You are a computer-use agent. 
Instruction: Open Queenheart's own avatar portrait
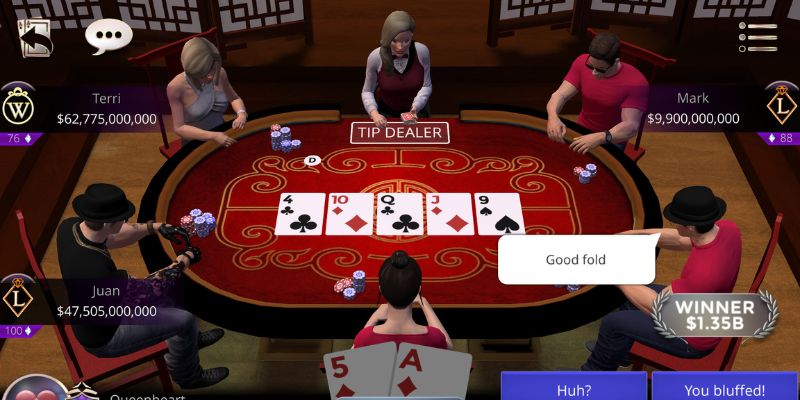[x=35, y=390]
